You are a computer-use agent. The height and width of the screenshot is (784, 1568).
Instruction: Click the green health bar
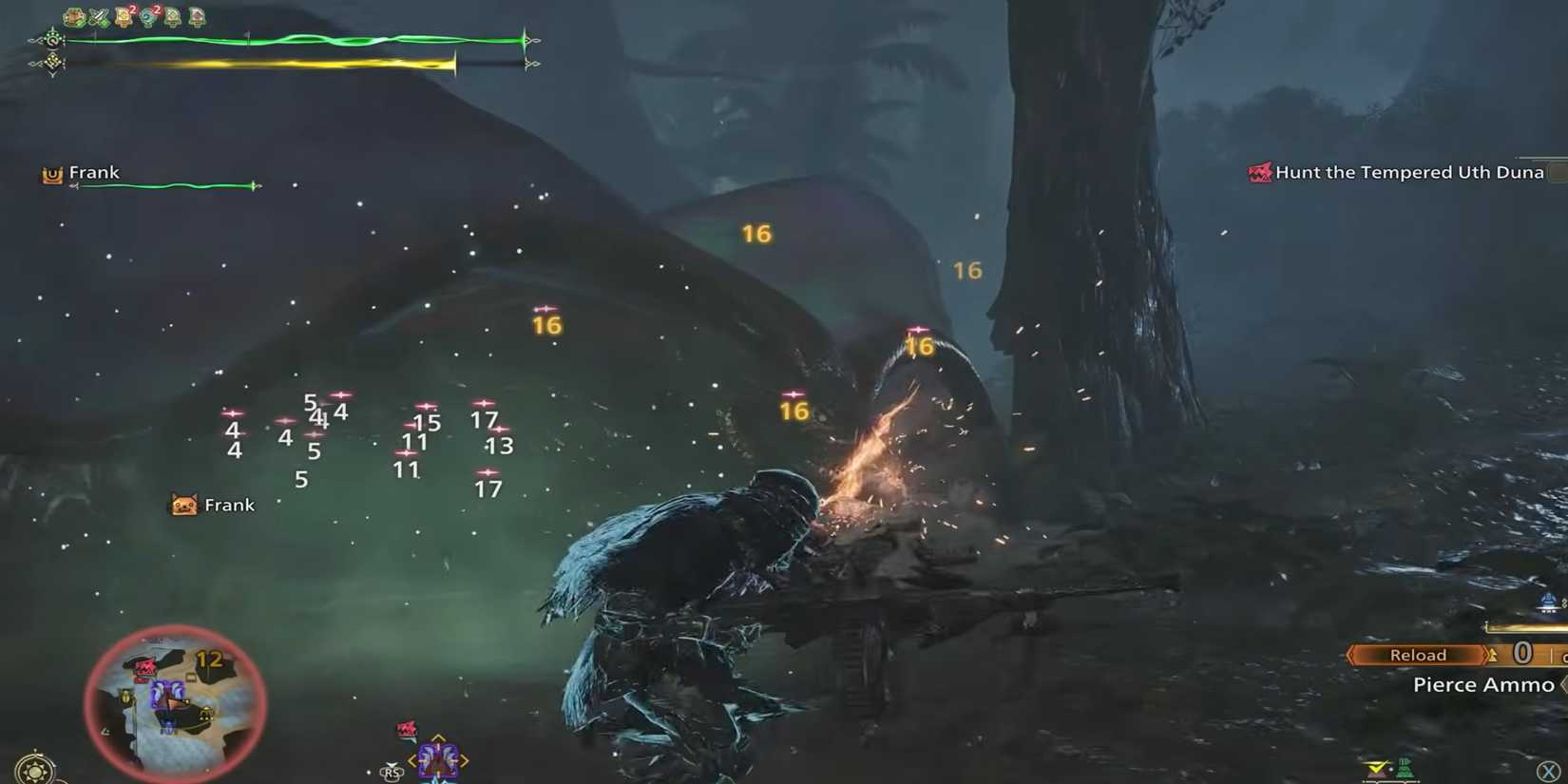(x=285, y=41)
